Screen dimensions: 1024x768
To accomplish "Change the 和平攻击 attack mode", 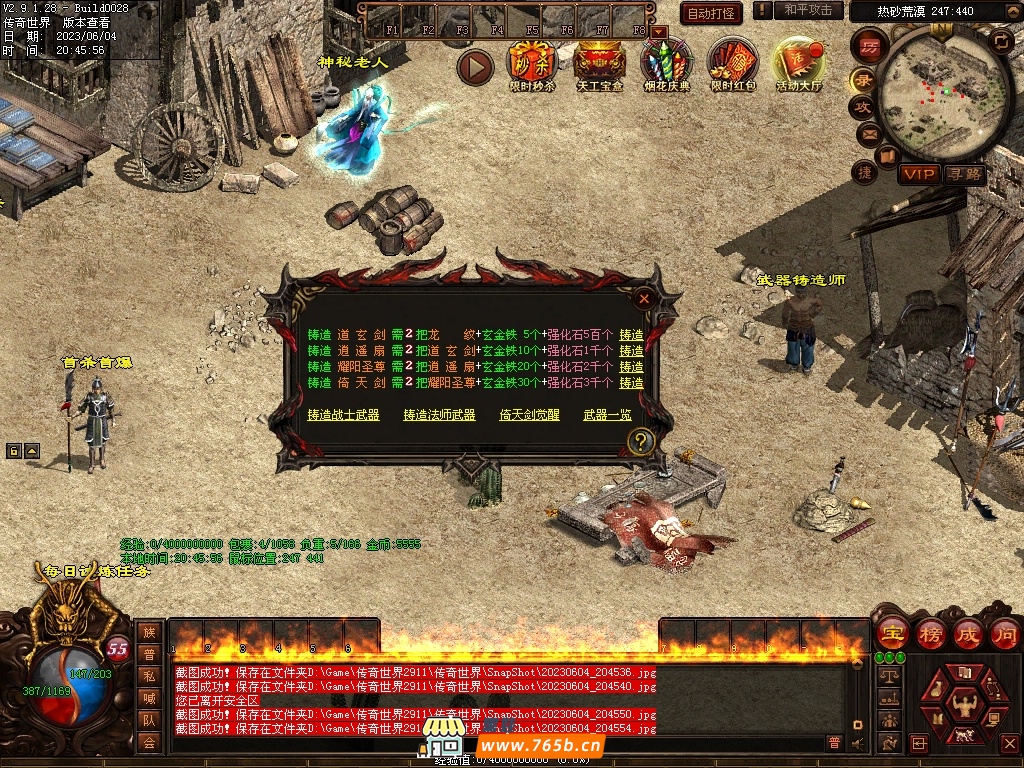I will pyautogui.click(x=808, y=10).
